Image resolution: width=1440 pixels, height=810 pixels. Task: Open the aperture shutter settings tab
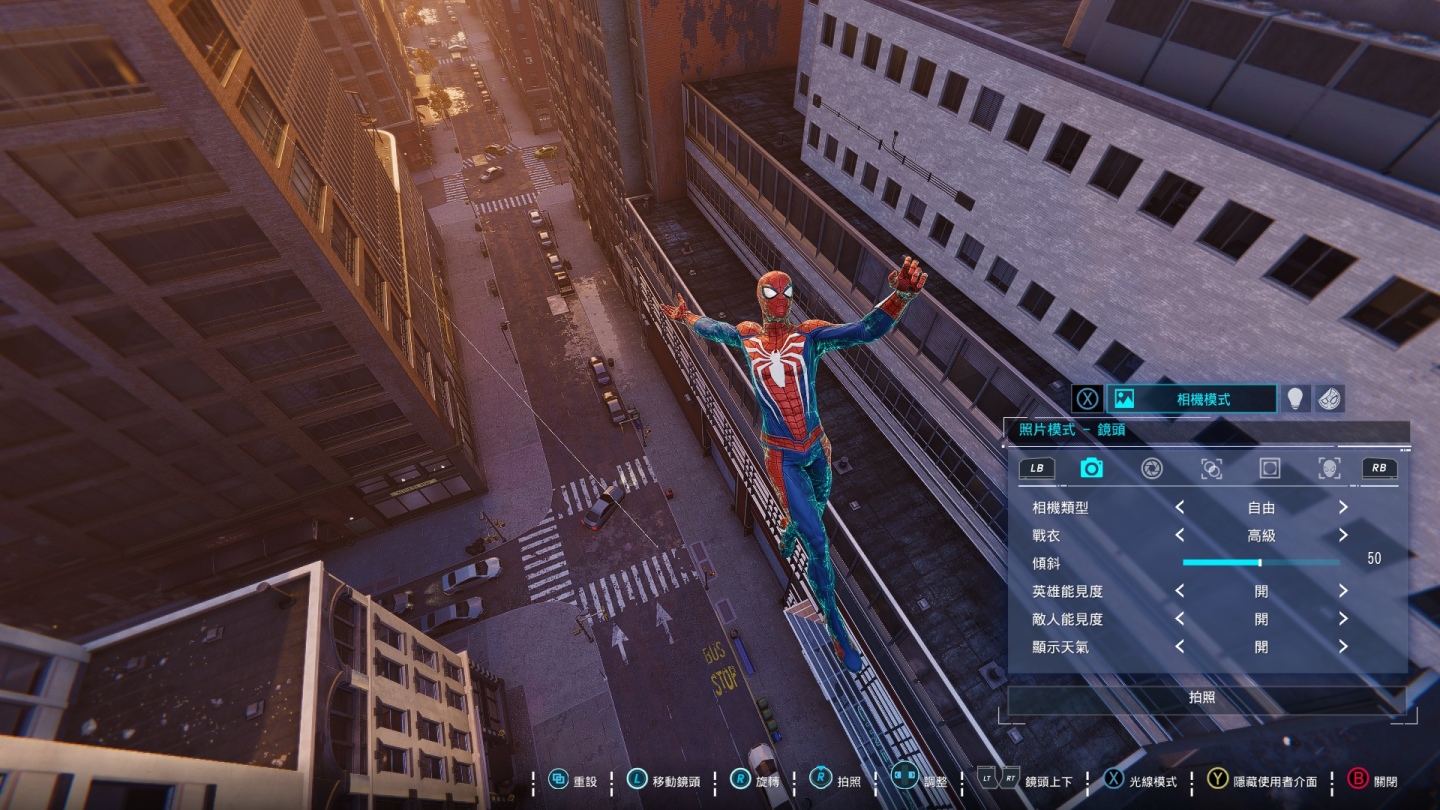pos(1152,468)
